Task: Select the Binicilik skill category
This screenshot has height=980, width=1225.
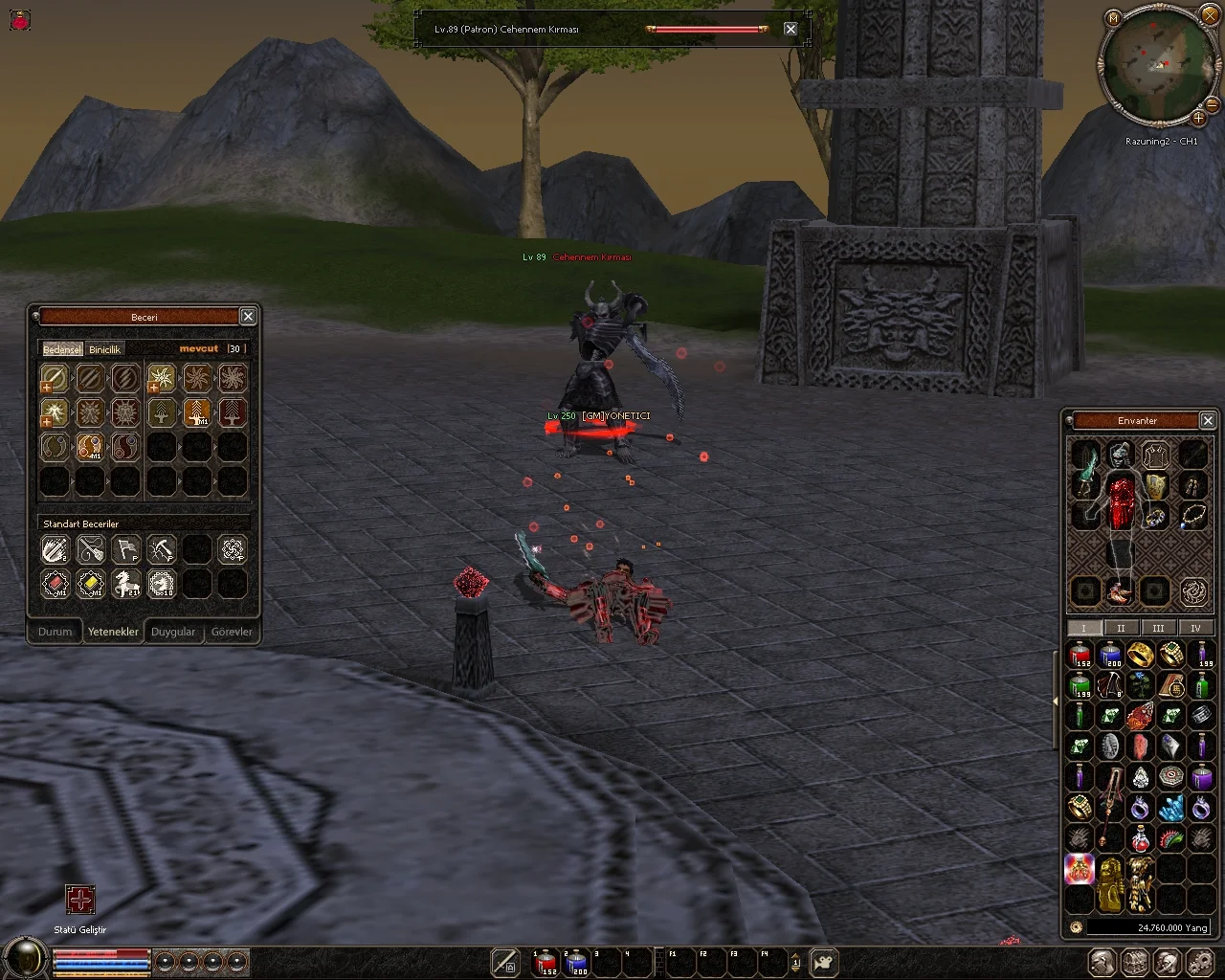Action: coord(105,349)
